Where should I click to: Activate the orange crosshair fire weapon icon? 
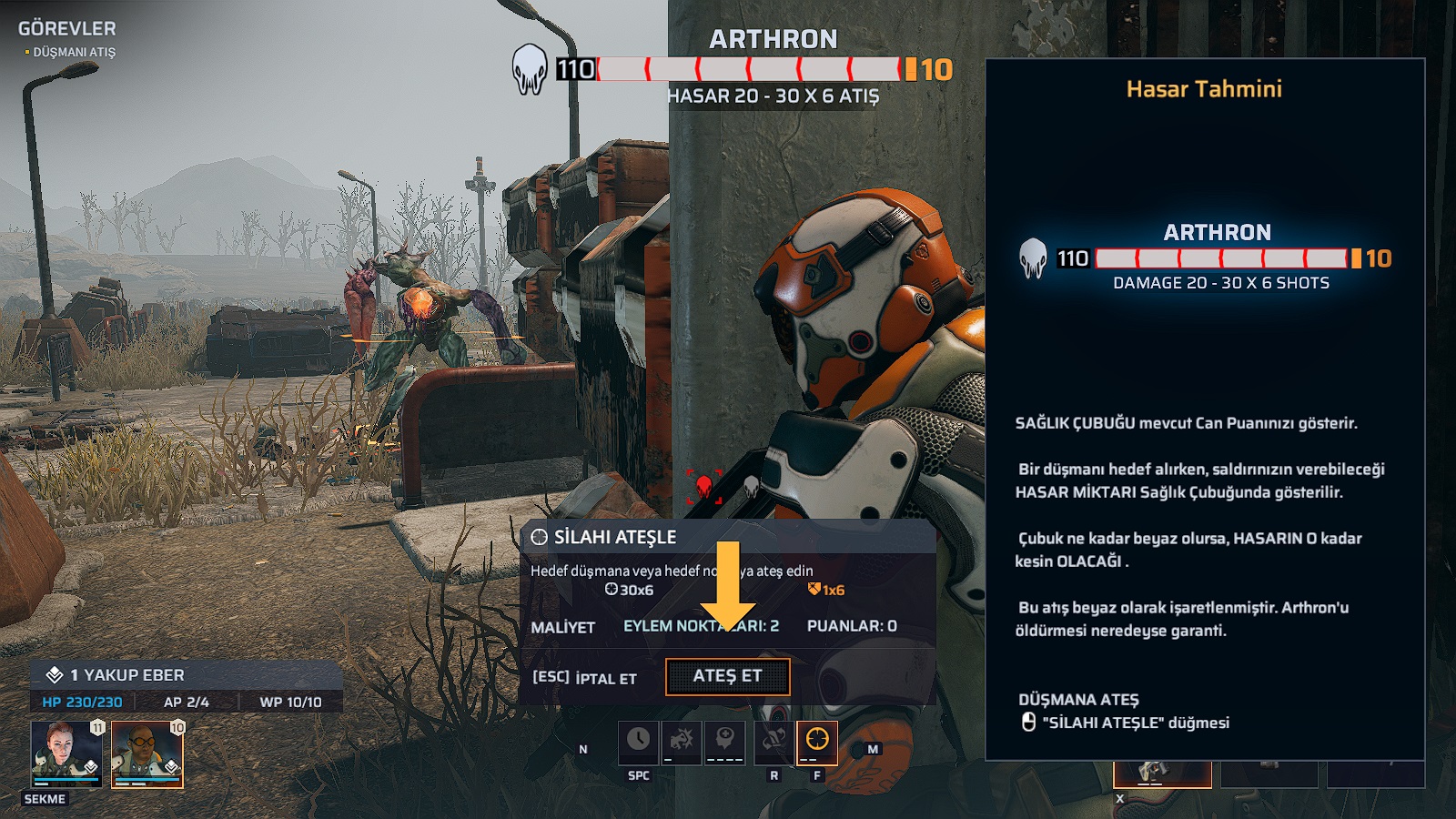tap(816, 742)
